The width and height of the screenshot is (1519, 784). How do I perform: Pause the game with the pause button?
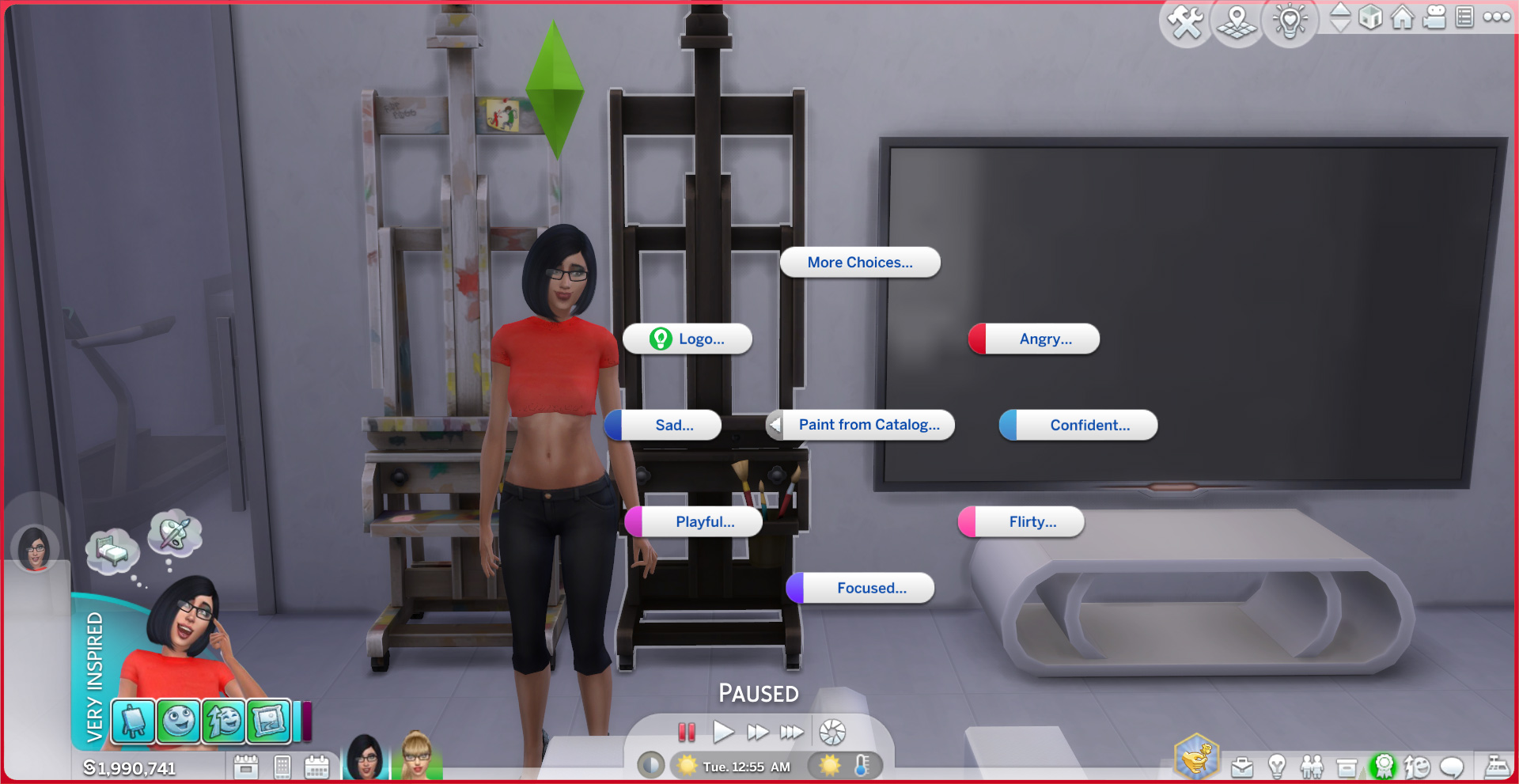[x=686, y=733]
